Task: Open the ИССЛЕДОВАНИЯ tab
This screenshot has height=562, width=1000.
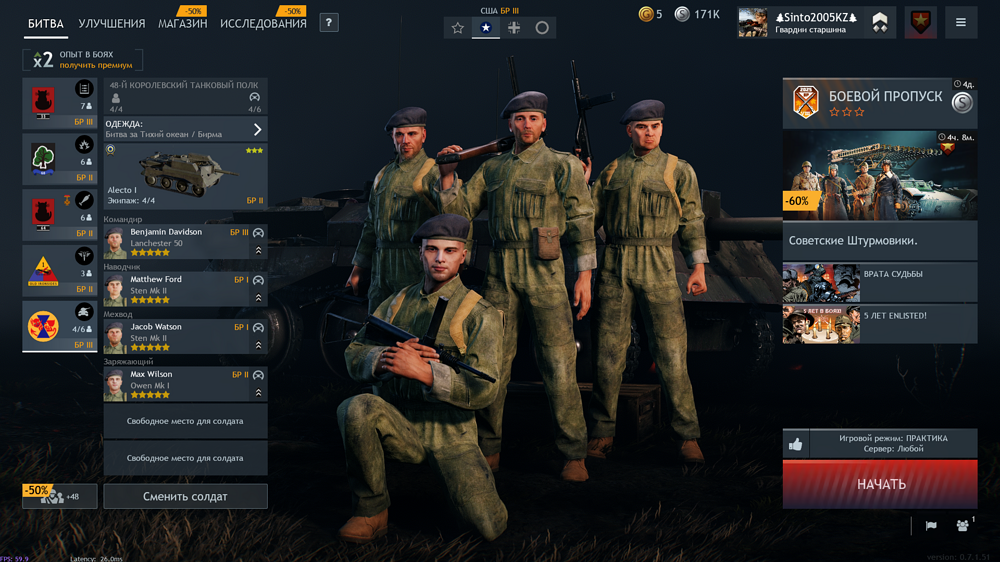Action: (x=263, y=23)
